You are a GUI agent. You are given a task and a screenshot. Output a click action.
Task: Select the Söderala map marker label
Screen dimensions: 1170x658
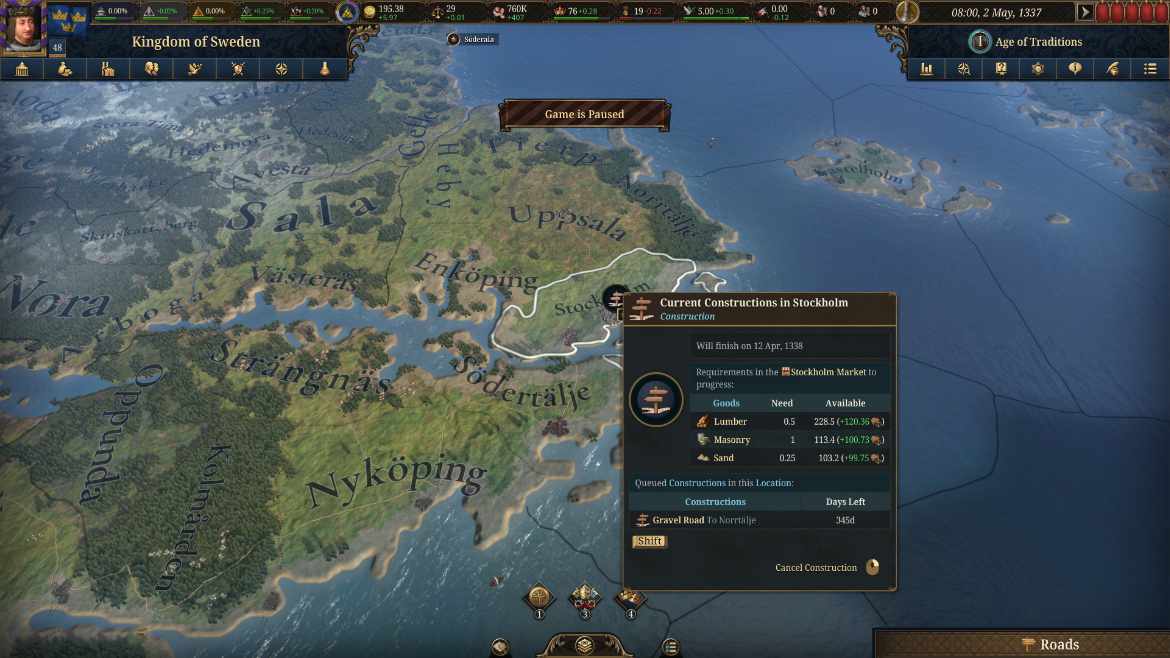pos(473,39)
